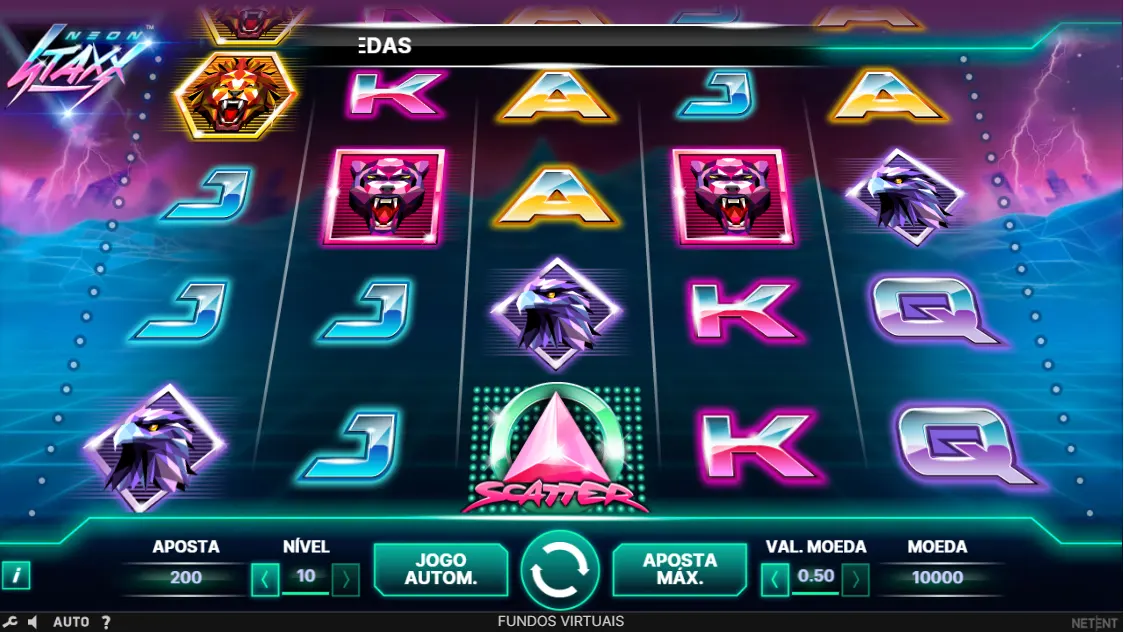The height and width of the screenshot is (633, 1124).
Task: Open the paytable info button
Action: click(16, 575)
